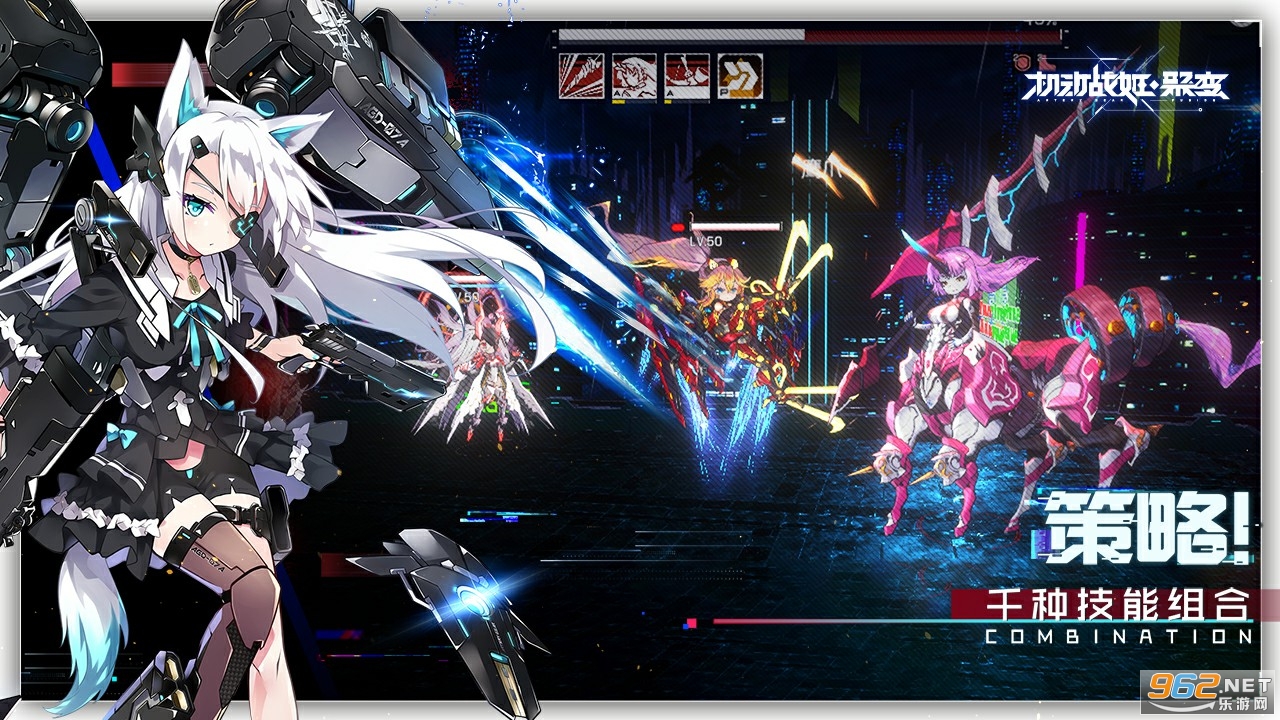This screenshot has width=1280, height=720.
Task: Use the gold P passive skill icon
Action: click(740, 74)
